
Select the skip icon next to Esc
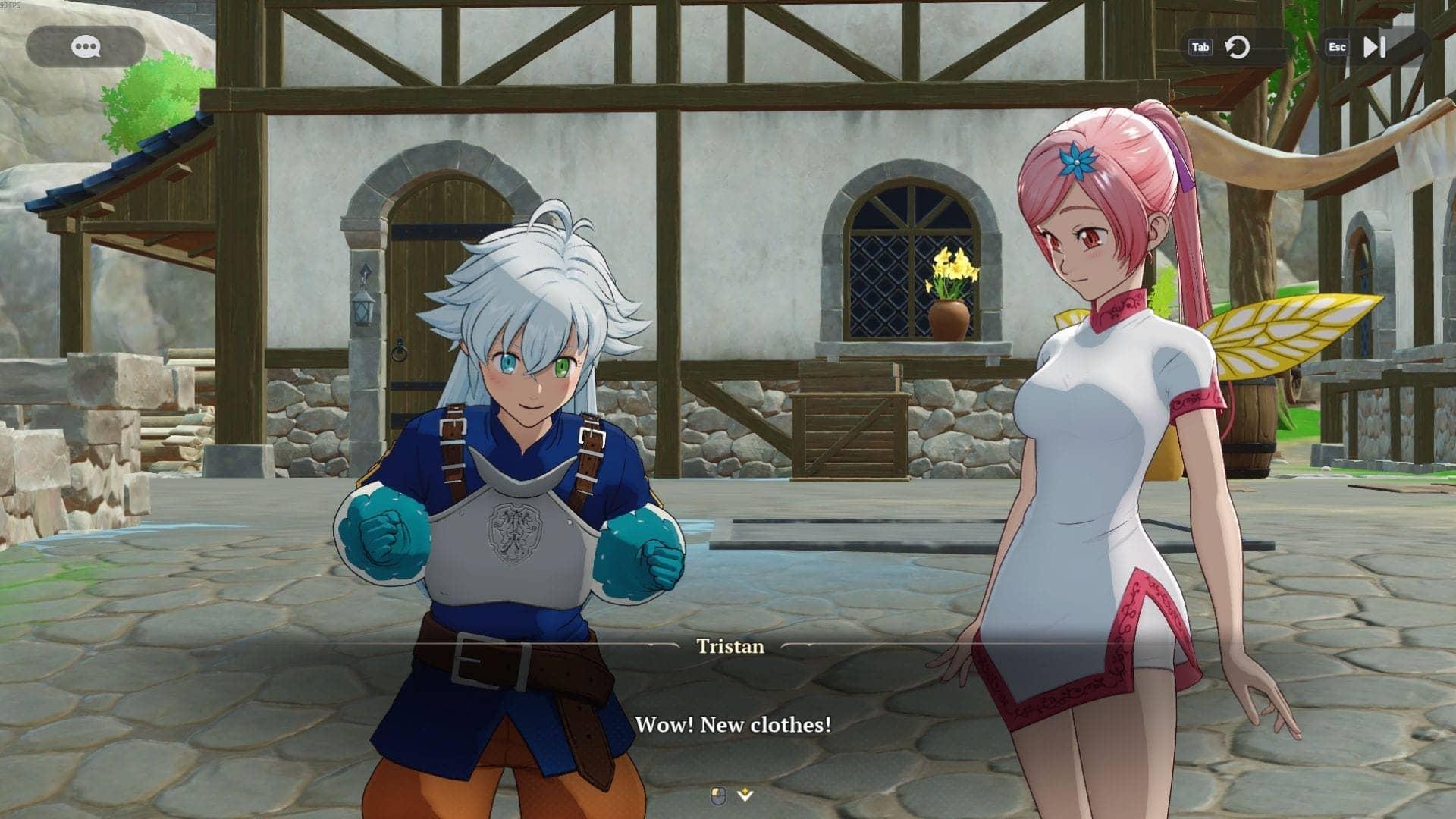pos(1374,47)
